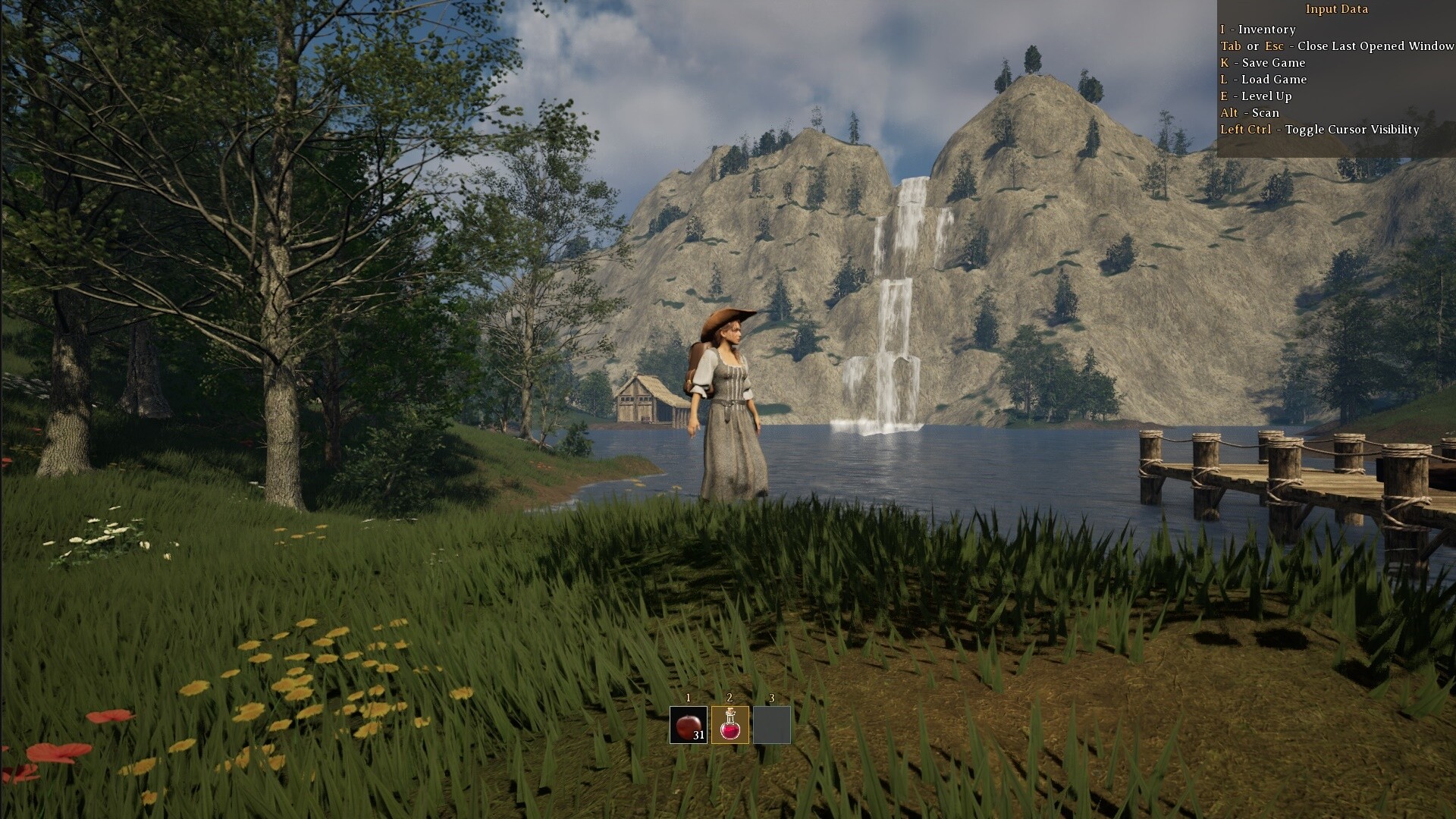The image size is (1456, 819).
Task: Click the red potion liquid inside the bottle
Action: pyautogui.click(x=730, y=730)
